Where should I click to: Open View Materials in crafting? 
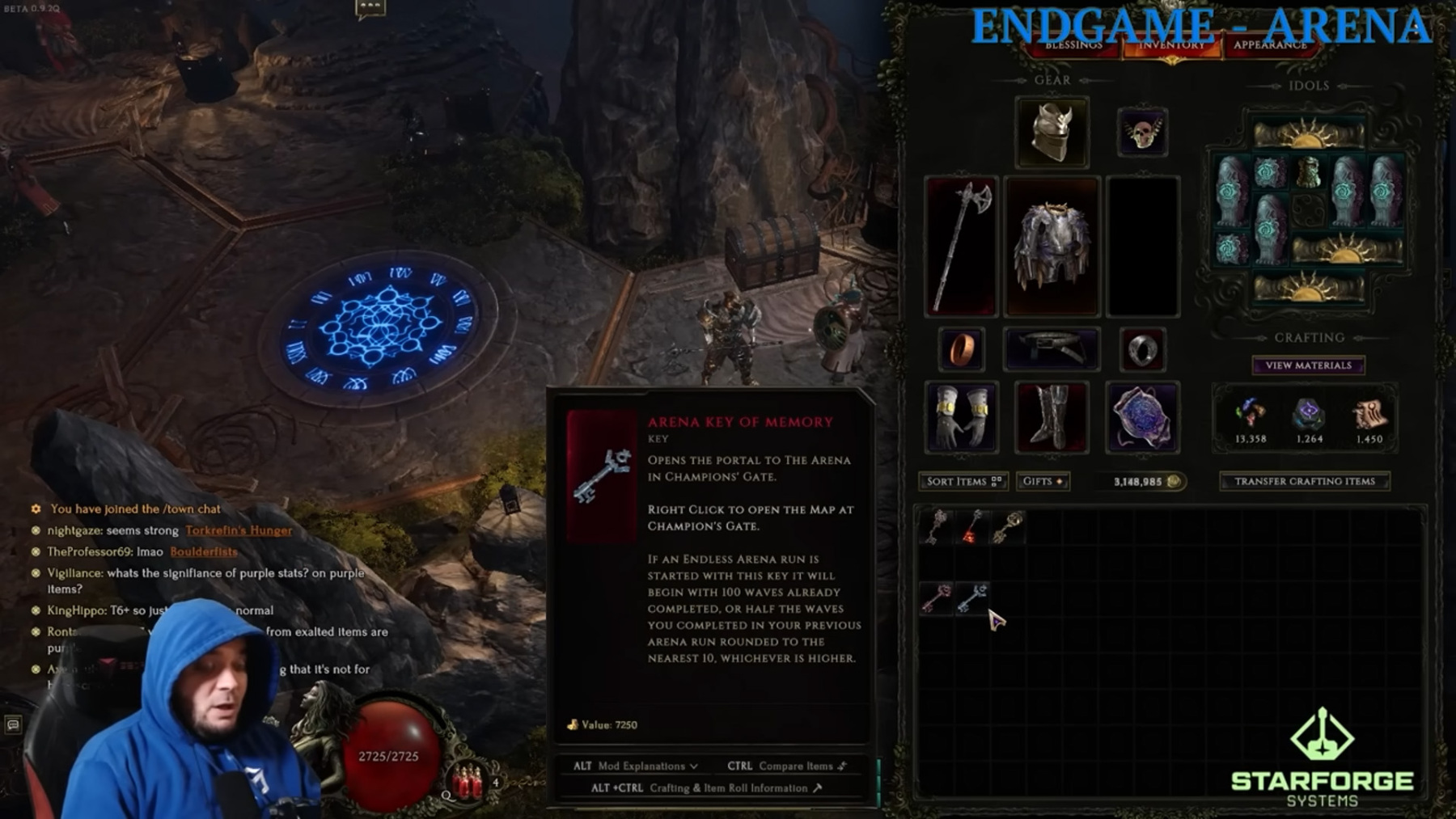[1308, 365]
